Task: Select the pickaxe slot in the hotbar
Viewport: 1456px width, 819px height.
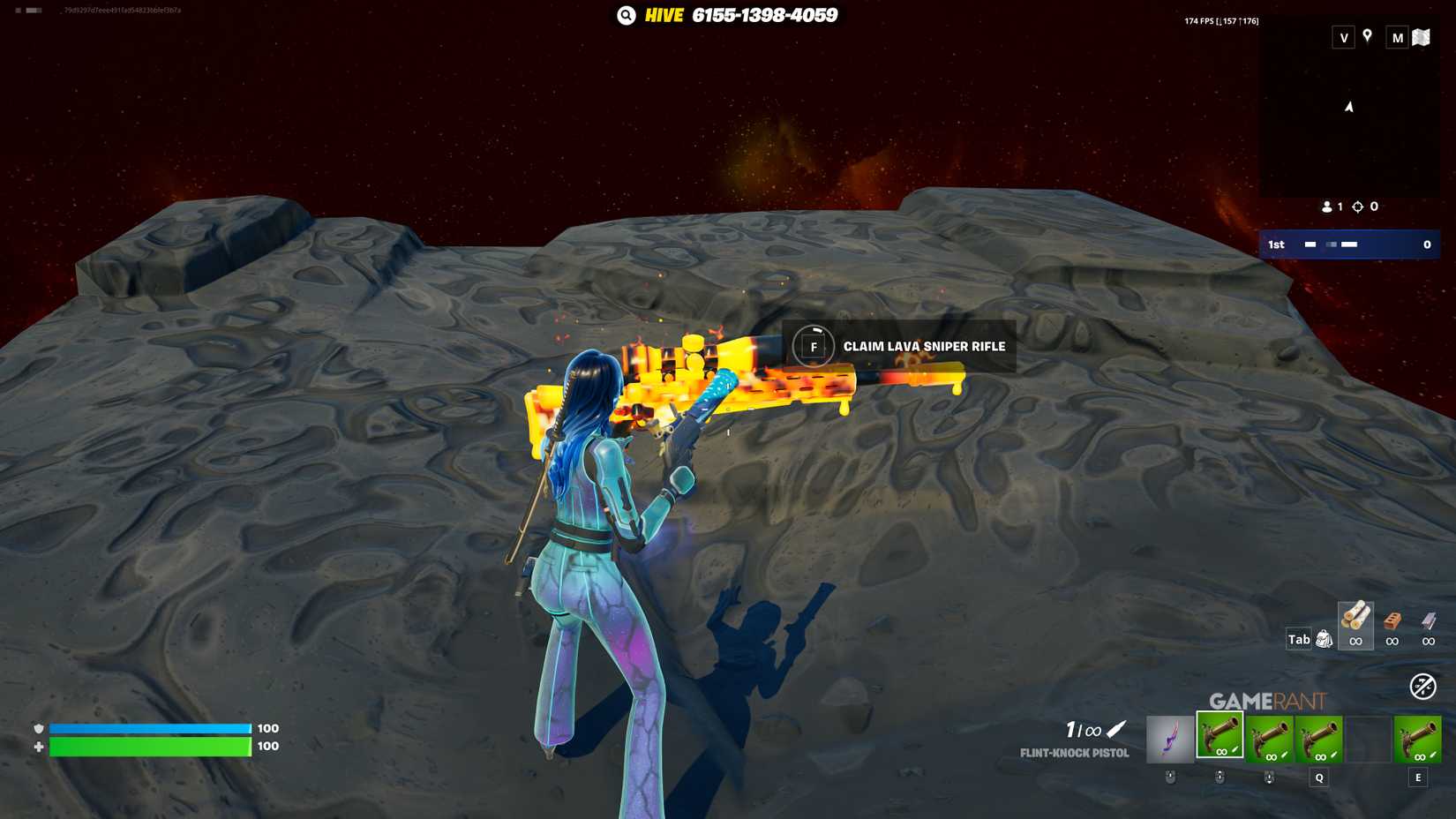Action: (x=1172, y=739)
